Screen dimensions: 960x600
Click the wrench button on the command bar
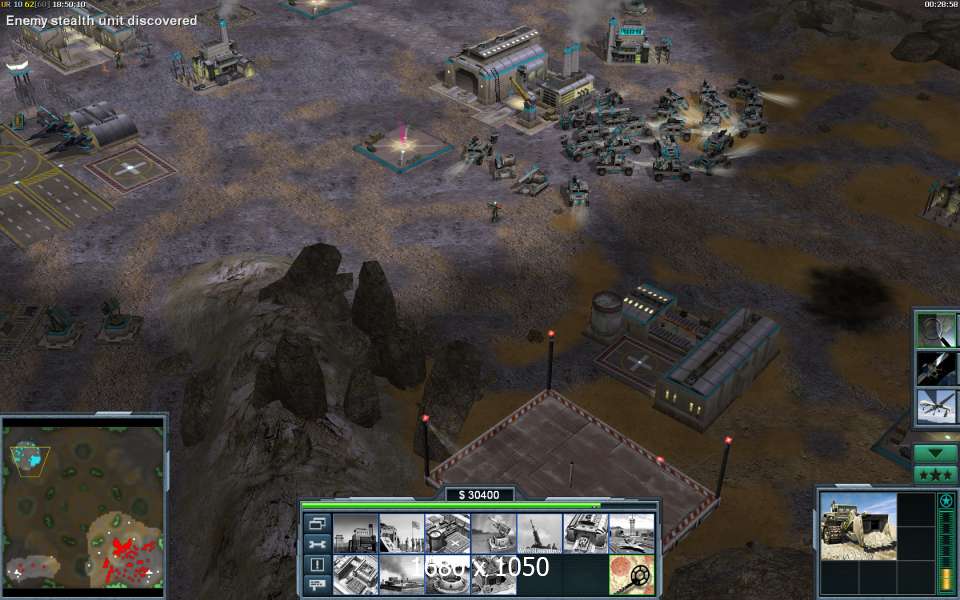click(317, 544)
